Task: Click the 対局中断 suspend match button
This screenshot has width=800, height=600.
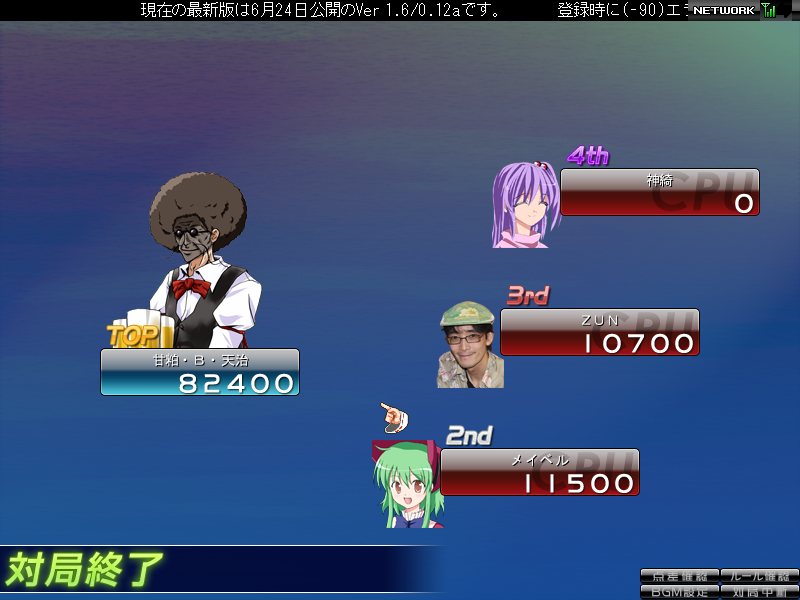Action: (760, 591)
